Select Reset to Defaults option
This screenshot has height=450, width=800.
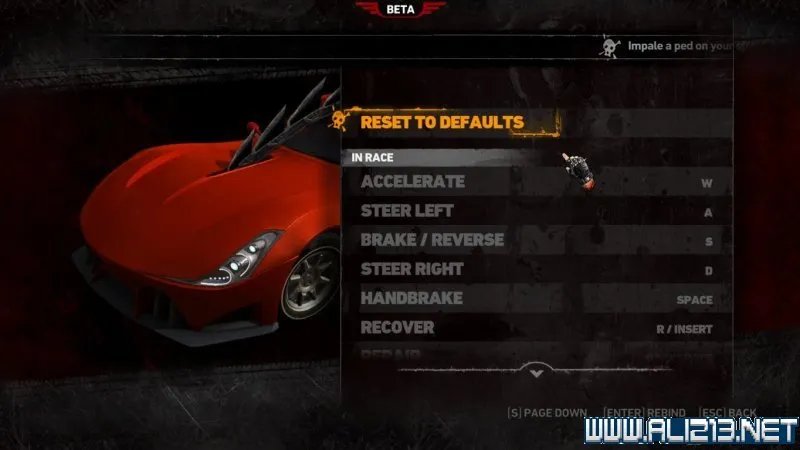pos(442,122)
